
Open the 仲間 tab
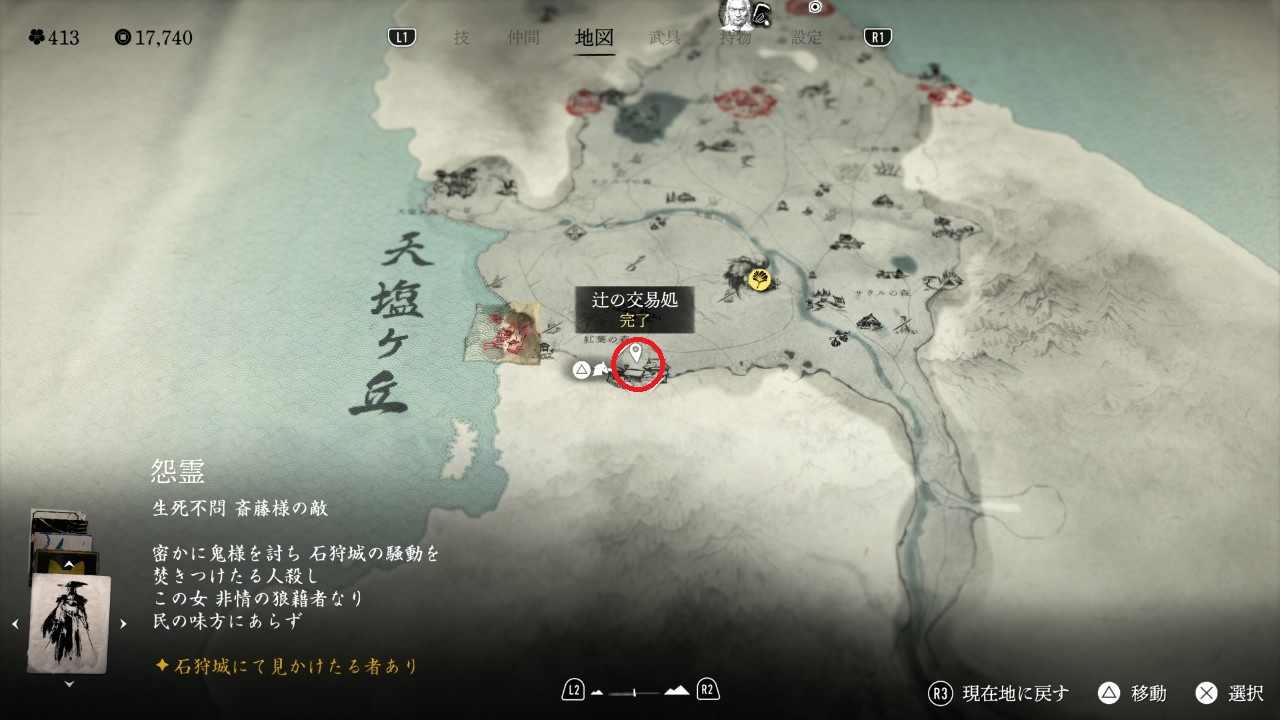[523, 38]
